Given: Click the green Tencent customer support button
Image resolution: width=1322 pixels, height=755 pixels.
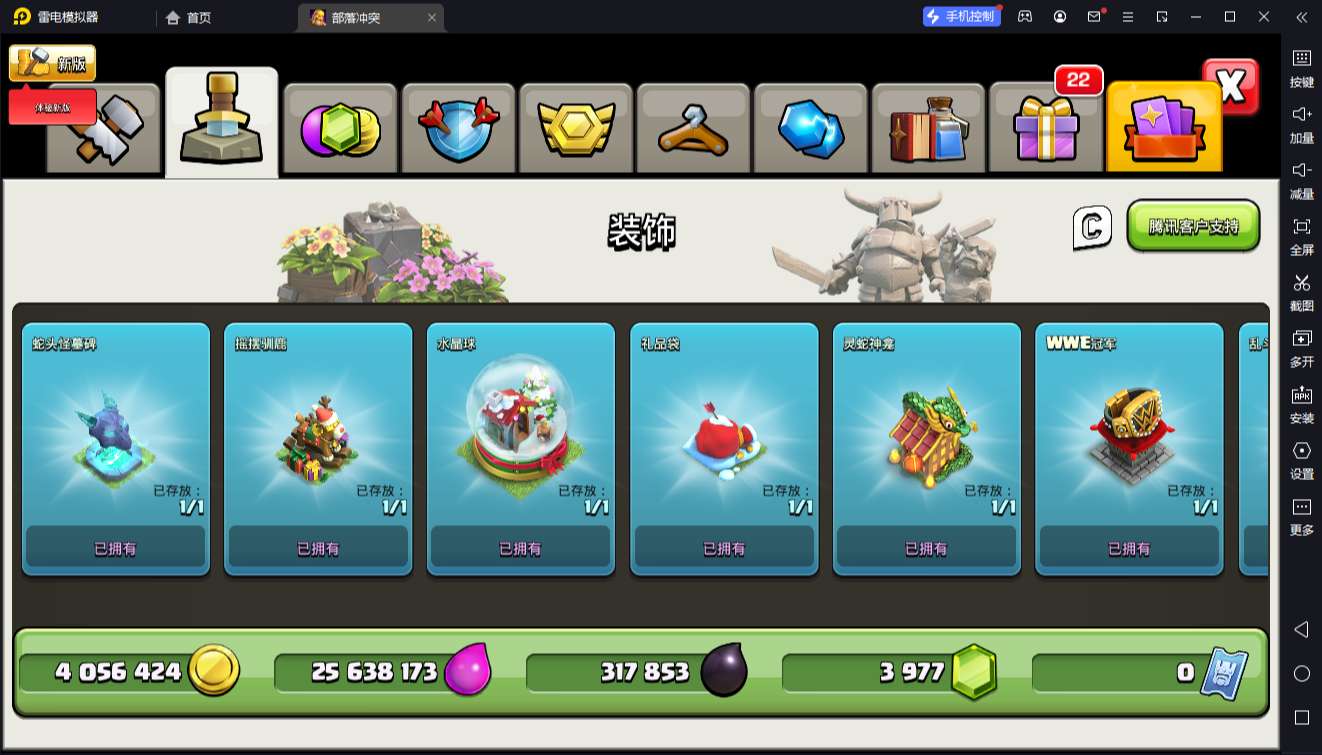Looking at the screenshot, I should click(1193, 226).
